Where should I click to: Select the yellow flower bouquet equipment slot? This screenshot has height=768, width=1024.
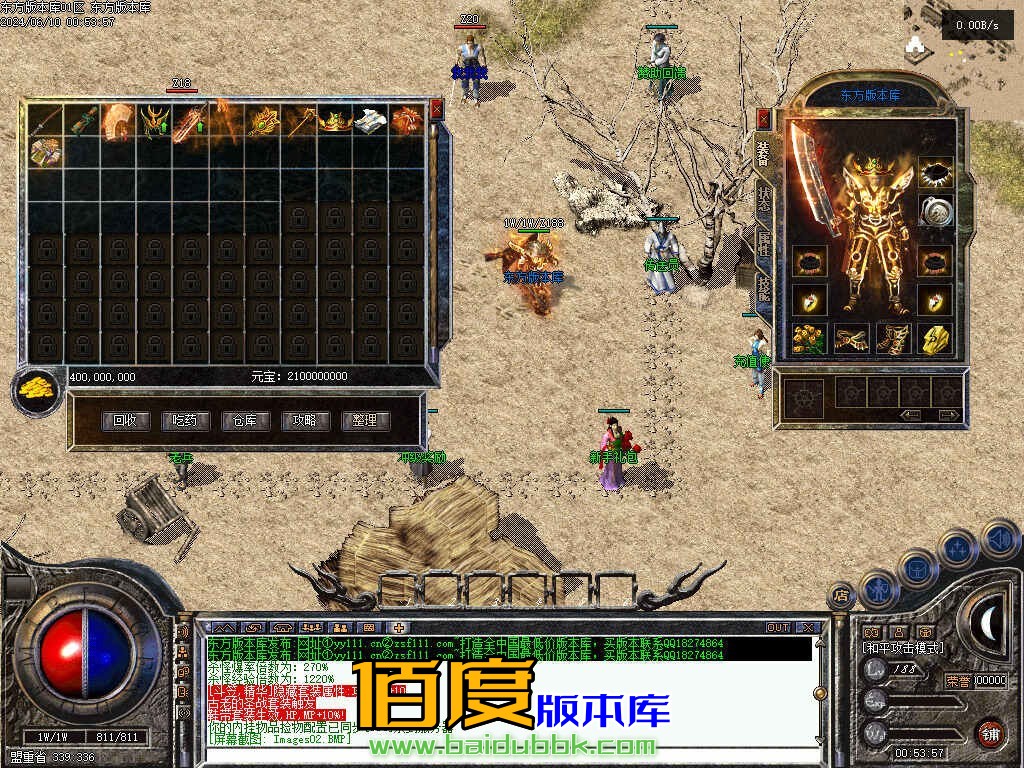808,339
